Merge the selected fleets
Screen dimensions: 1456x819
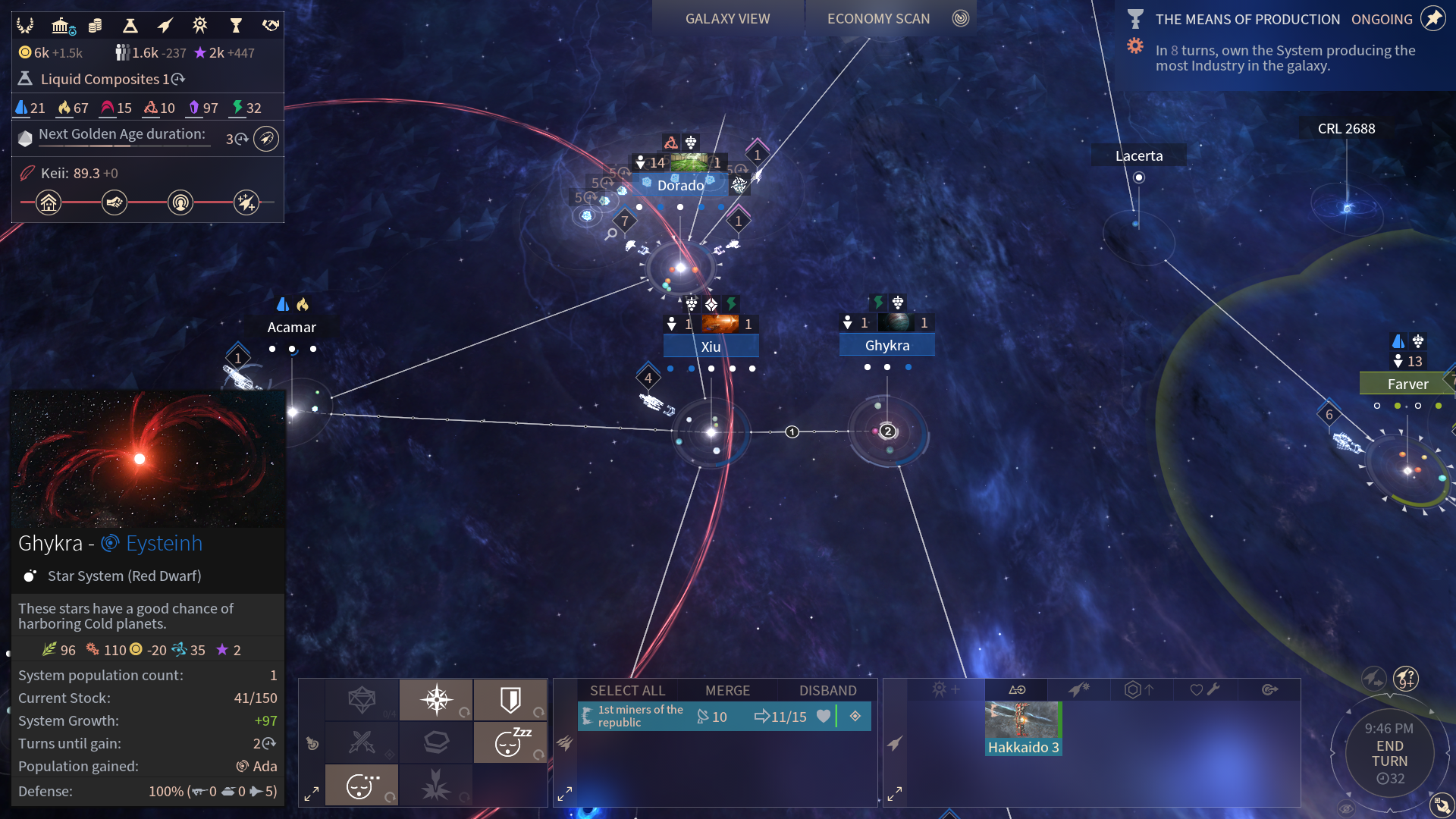click(727, 690)
